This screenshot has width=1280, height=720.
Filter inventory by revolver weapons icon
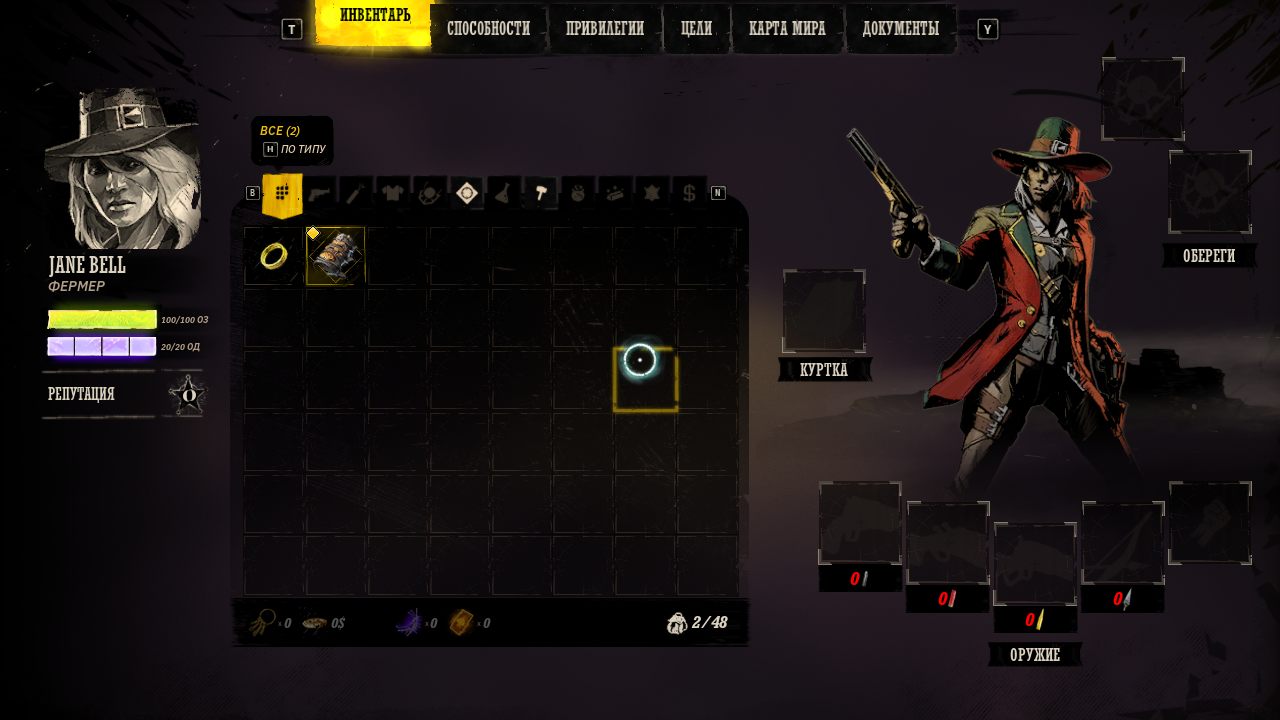[x=319, y=192]
